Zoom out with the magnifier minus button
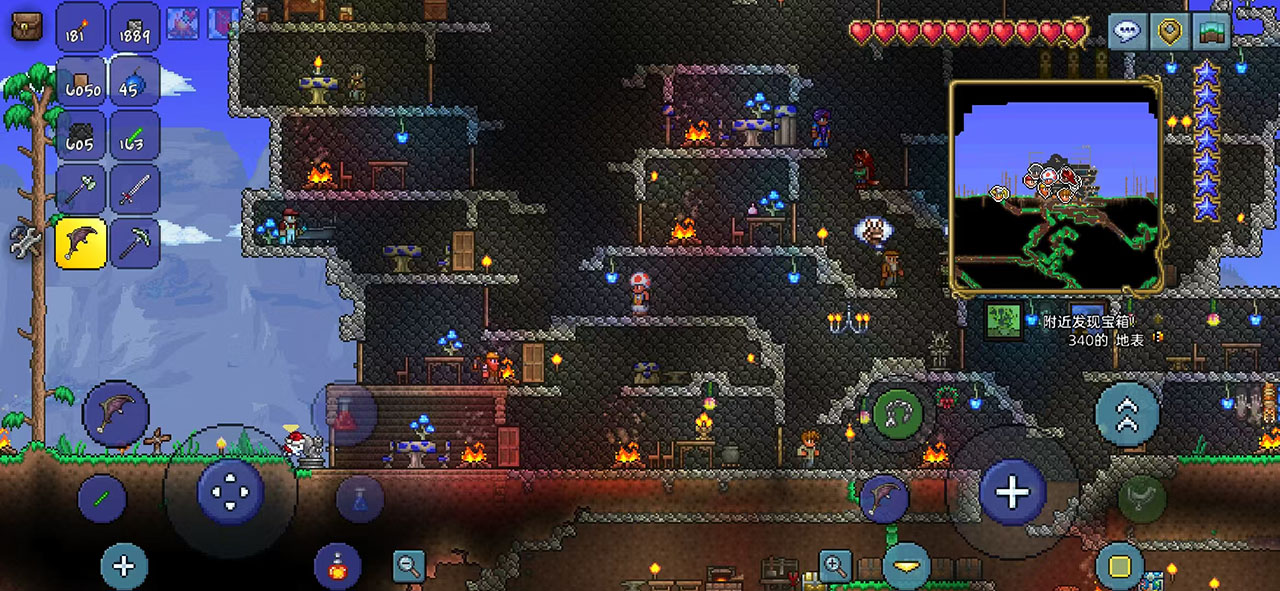This screenshot has height=591, width=1280. pos(408,566)
